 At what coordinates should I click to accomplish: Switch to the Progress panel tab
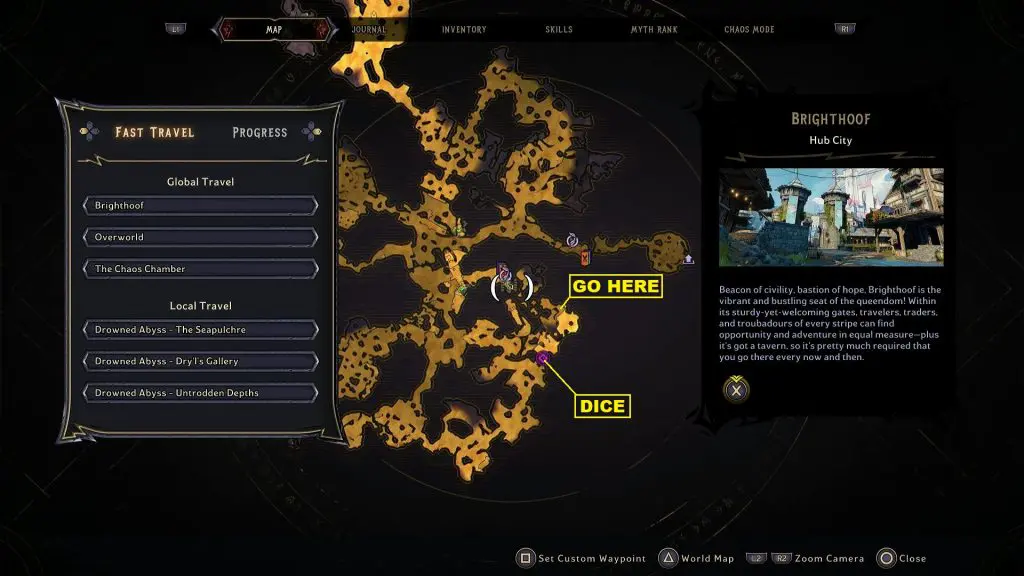point(259,132)
